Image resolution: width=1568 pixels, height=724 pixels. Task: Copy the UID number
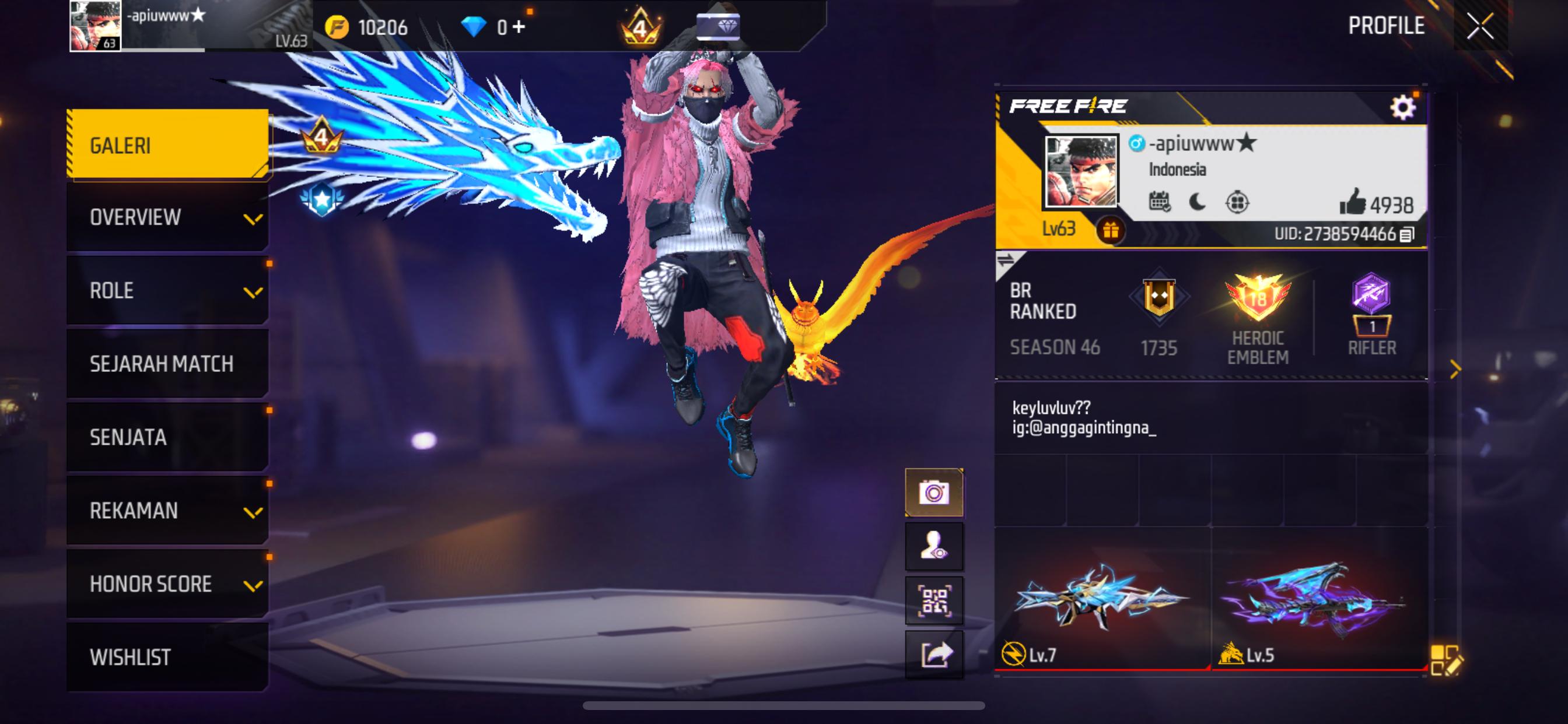[x=1408, y=234]
